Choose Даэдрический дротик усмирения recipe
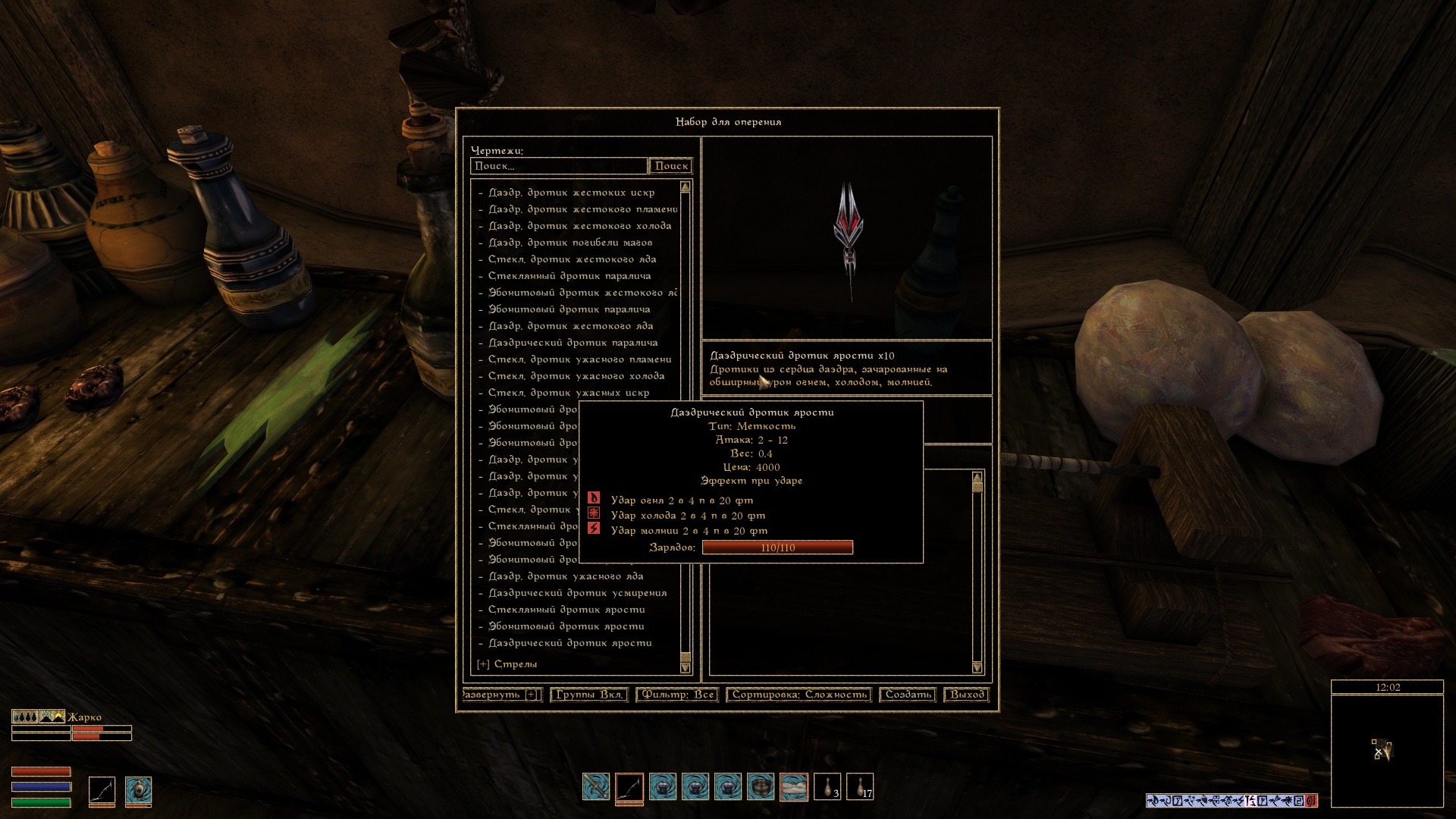 click(577, 593)
